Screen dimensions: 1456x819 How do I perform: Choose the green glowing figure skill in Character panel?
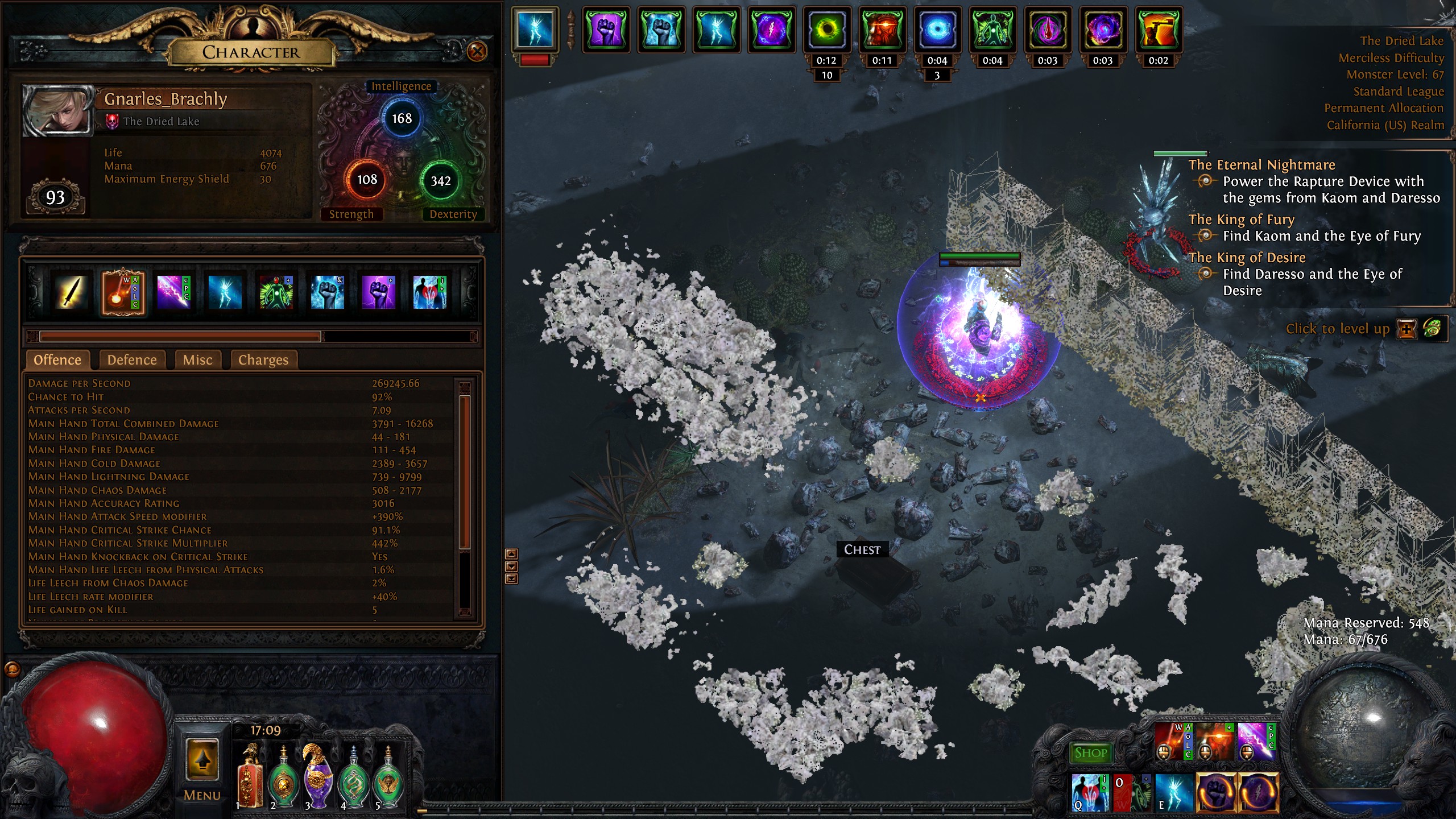(276, 292)
